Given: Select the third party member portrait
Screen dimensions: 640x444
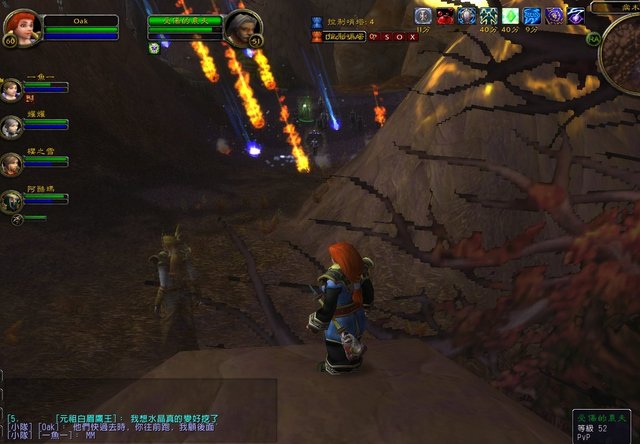Looking at the screenshot, I should coord(12,163).
